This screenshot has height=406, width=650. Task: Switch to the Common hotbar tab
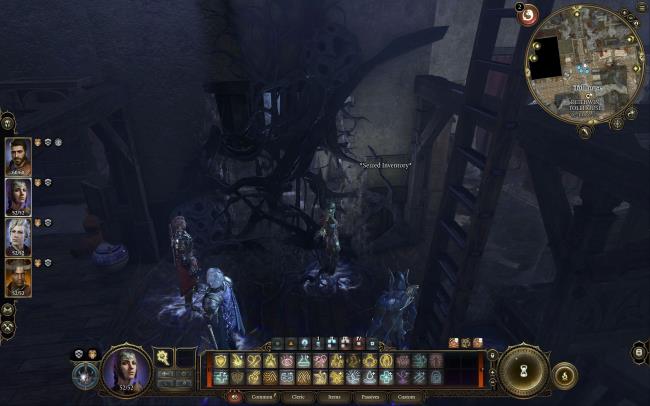[x=262, y=397]
